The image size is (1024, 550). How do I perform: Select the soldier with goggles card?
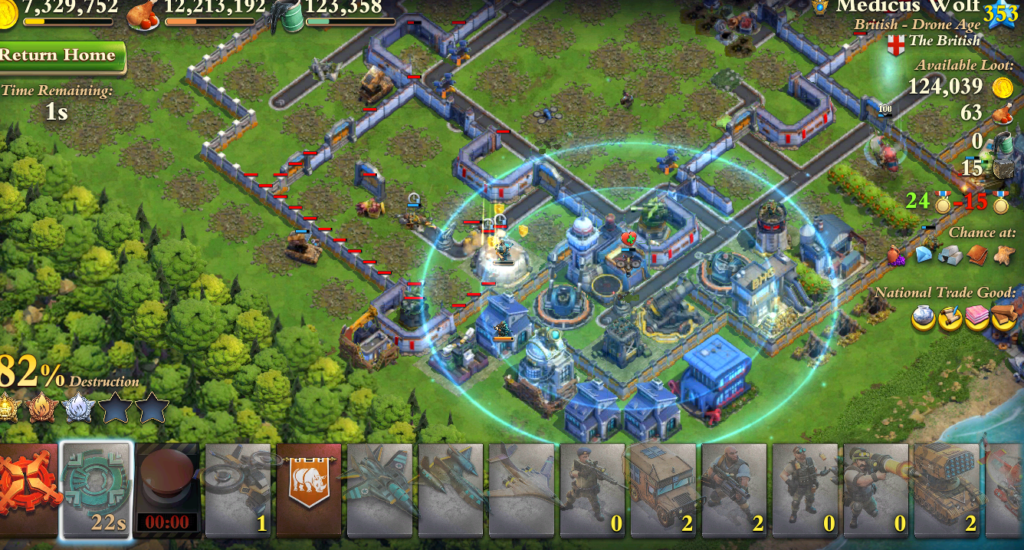click(804, 491)
